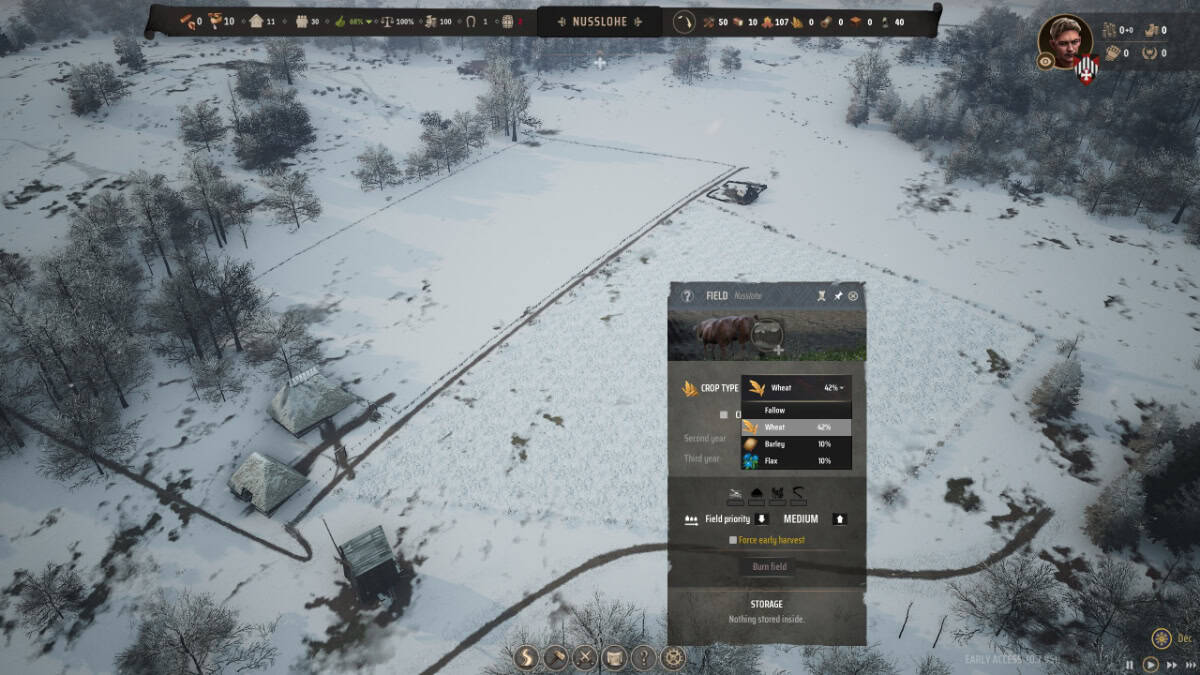Close the Field panel
Image resolution: width=1200 pixels, height=675 pixels.
[x=853, y=296]
